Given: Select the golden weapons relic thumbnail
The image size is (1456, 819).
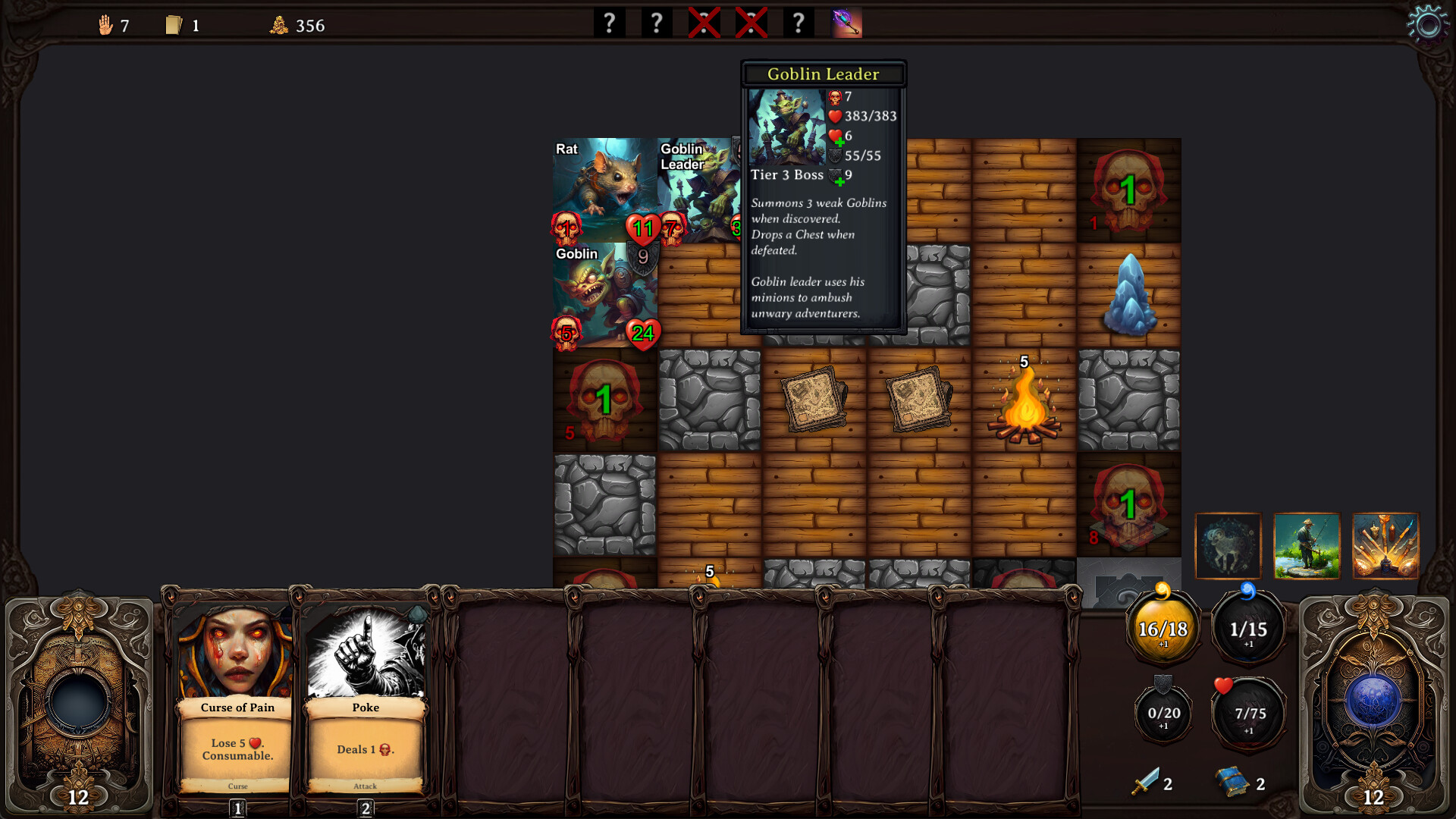Looking at the screenshot, I should tap(1385, 546).
